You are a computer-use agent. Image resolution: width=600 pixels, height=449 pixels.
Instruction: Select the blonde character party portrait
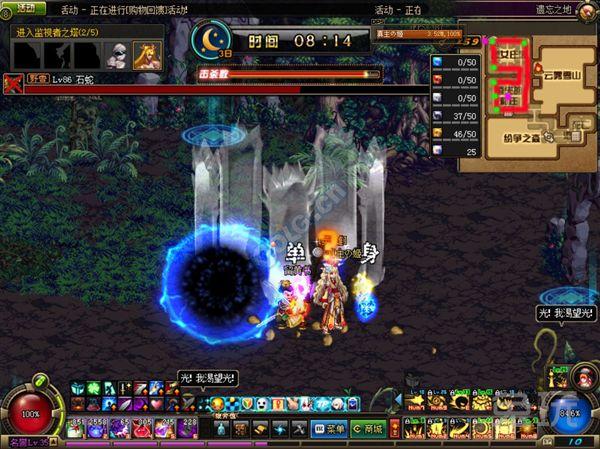point(149,53)
